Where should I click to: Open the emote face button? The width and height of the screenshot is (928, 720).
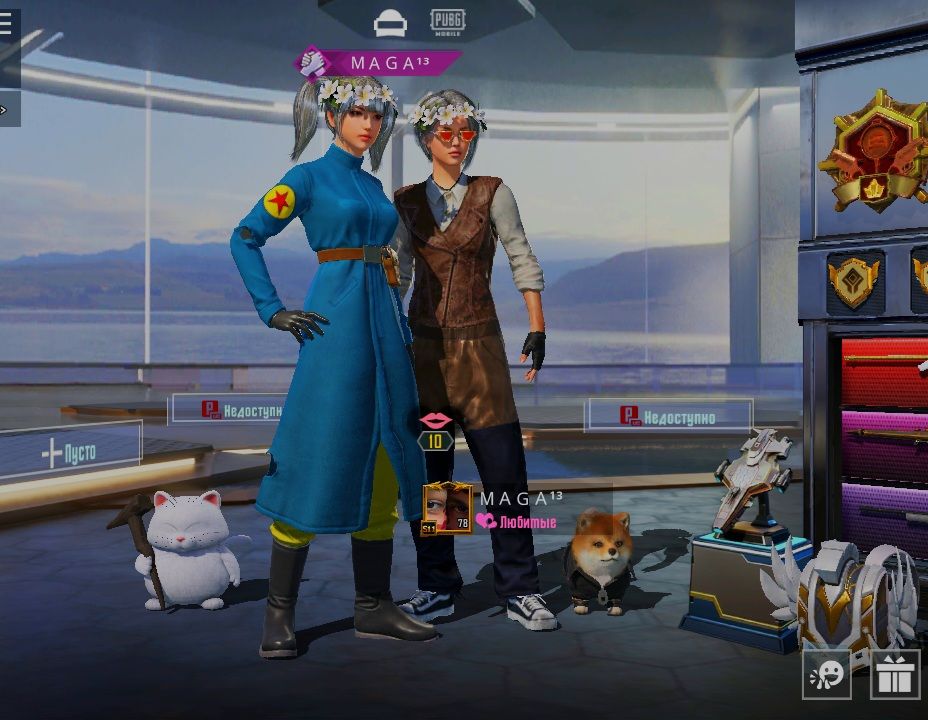coord(827,675)
